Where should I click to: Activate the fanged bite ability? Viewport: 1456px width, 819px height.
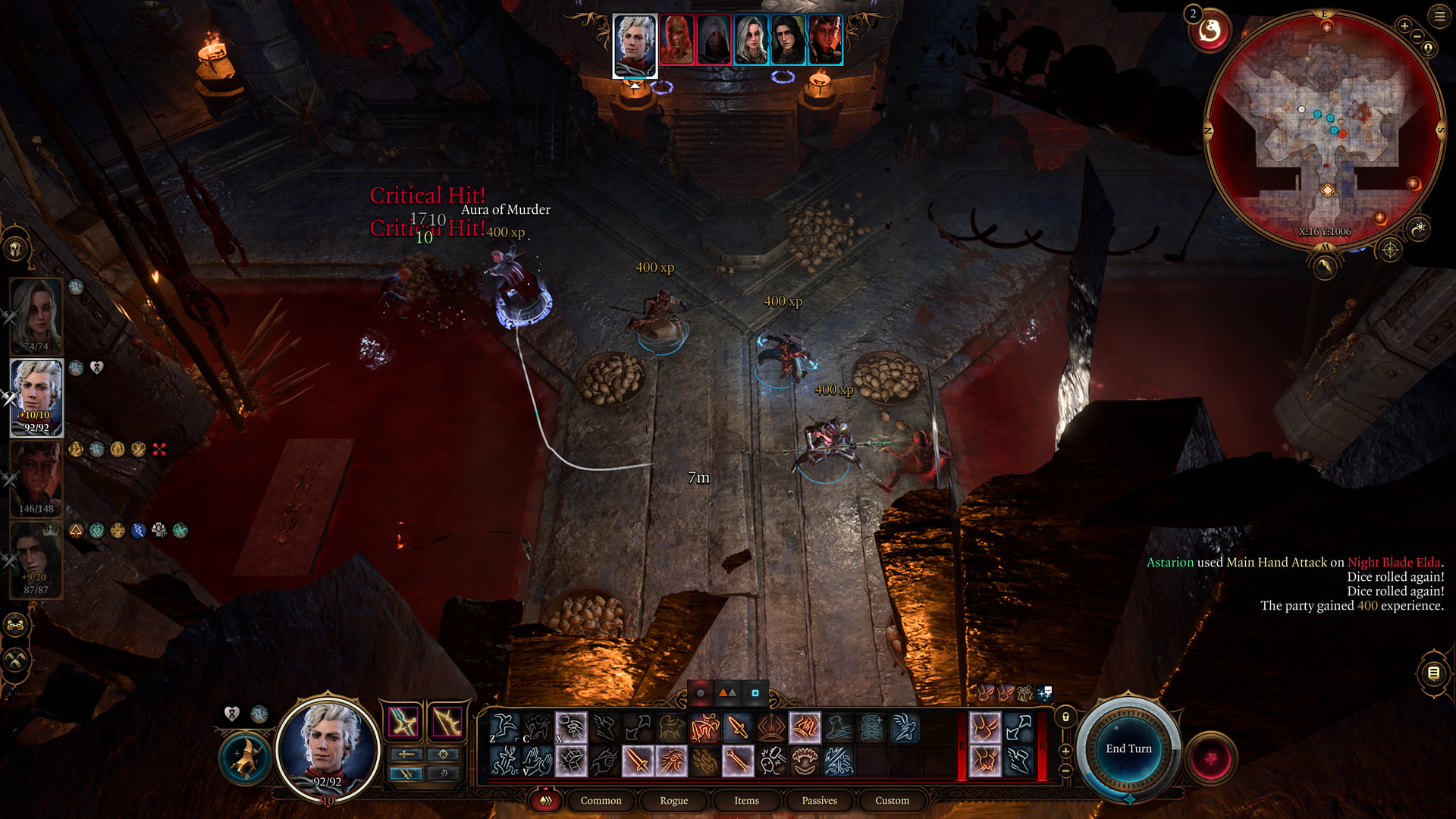pyautogui.click(x=805, y=761)
